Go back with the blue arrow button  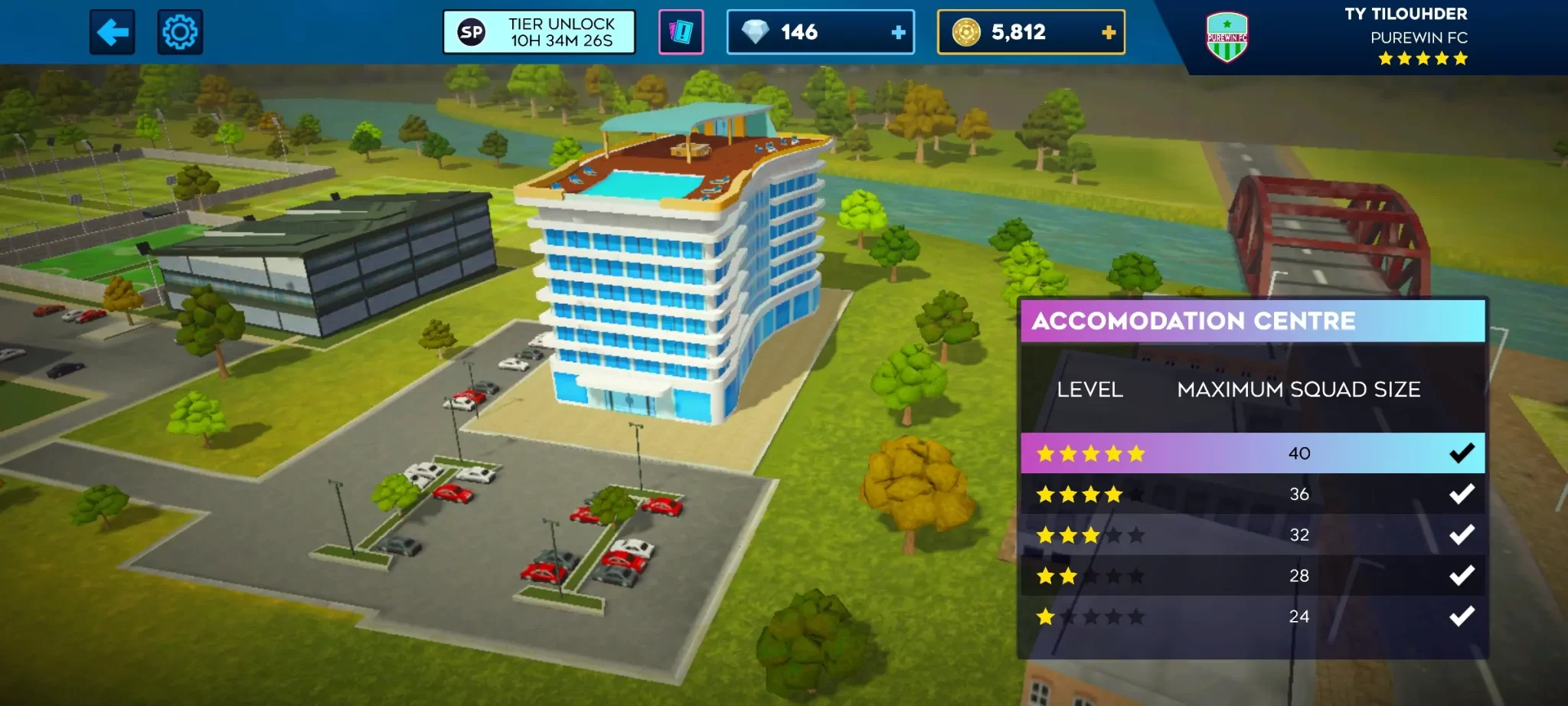pyautogui.click(x=112, y=32)
